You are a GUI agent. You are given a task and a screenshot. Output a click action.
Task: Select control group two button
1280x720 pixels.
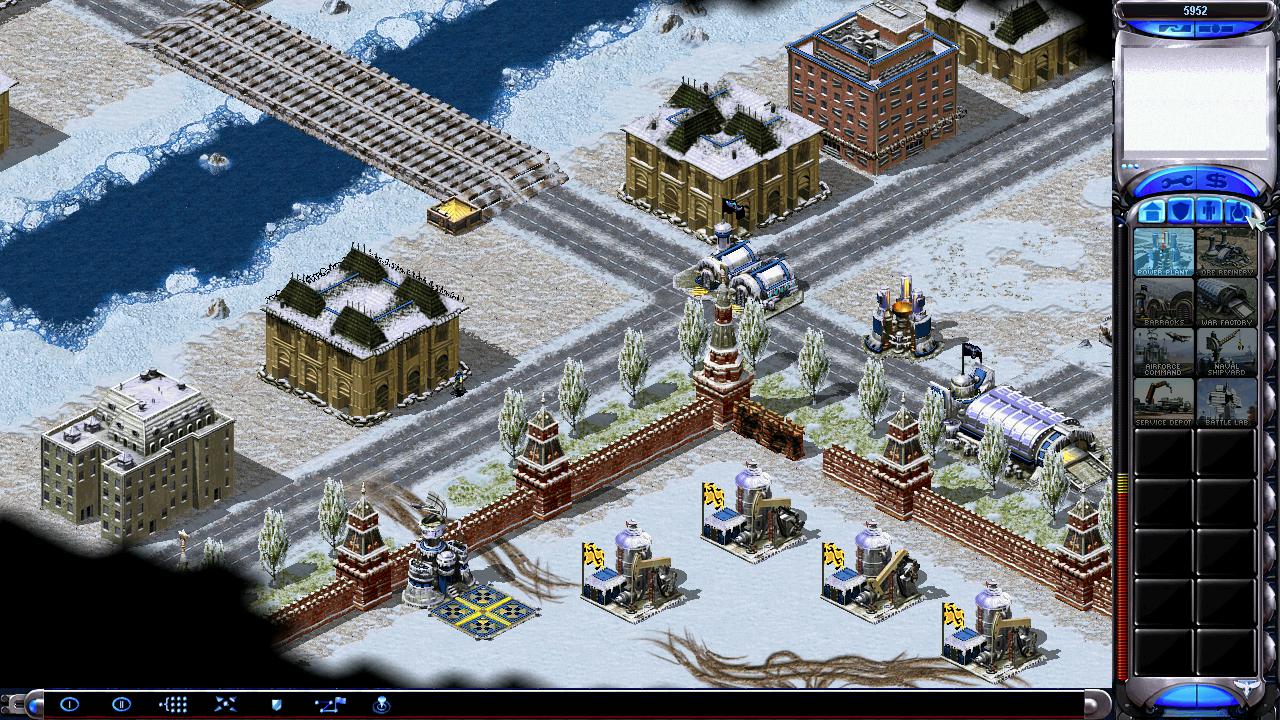pyautogui.click(x=121, y=704)
